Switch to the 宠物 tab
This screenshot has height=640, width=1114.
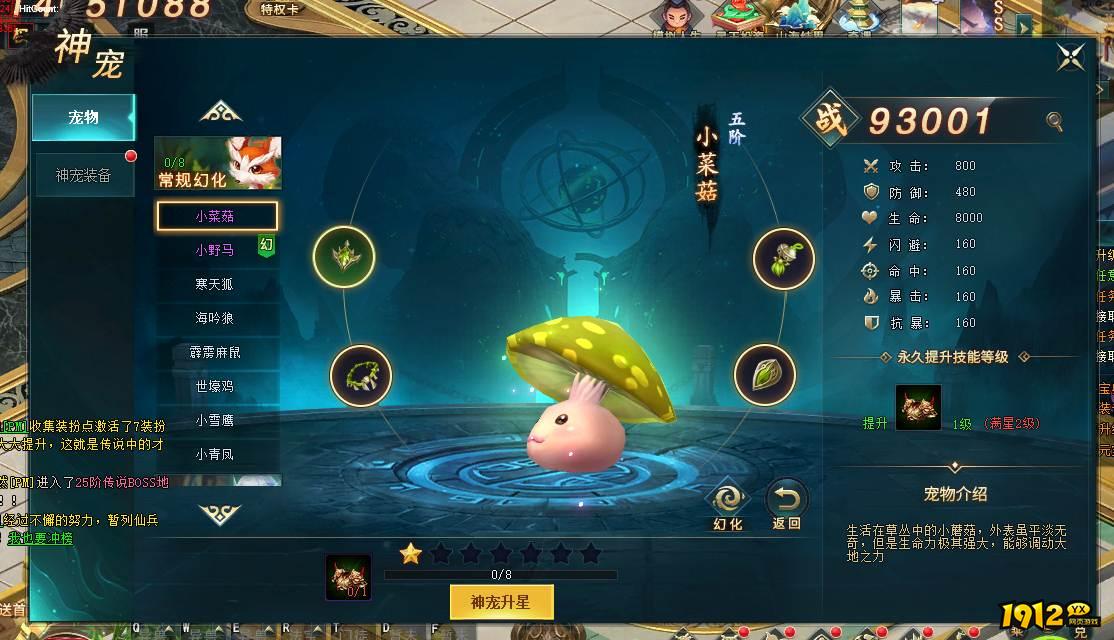84,118
